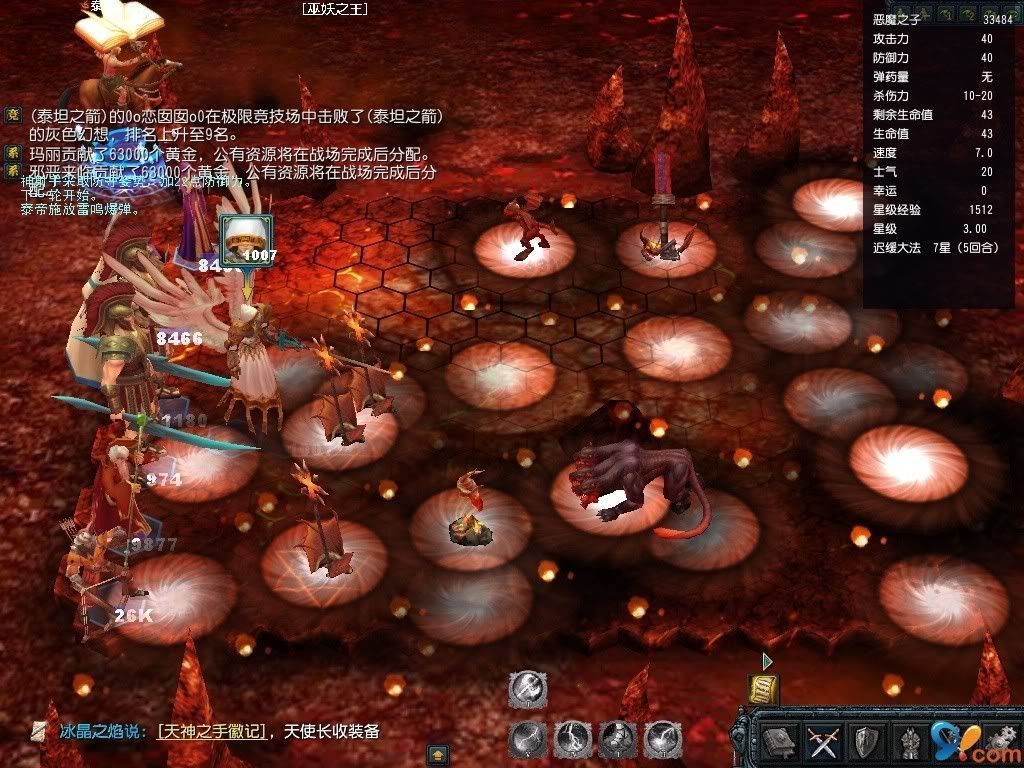The height and width of the screenshot is (768, 1024).
Task: Open the spellbook icon in the bottom bar
Action: [x=778, y=742]
